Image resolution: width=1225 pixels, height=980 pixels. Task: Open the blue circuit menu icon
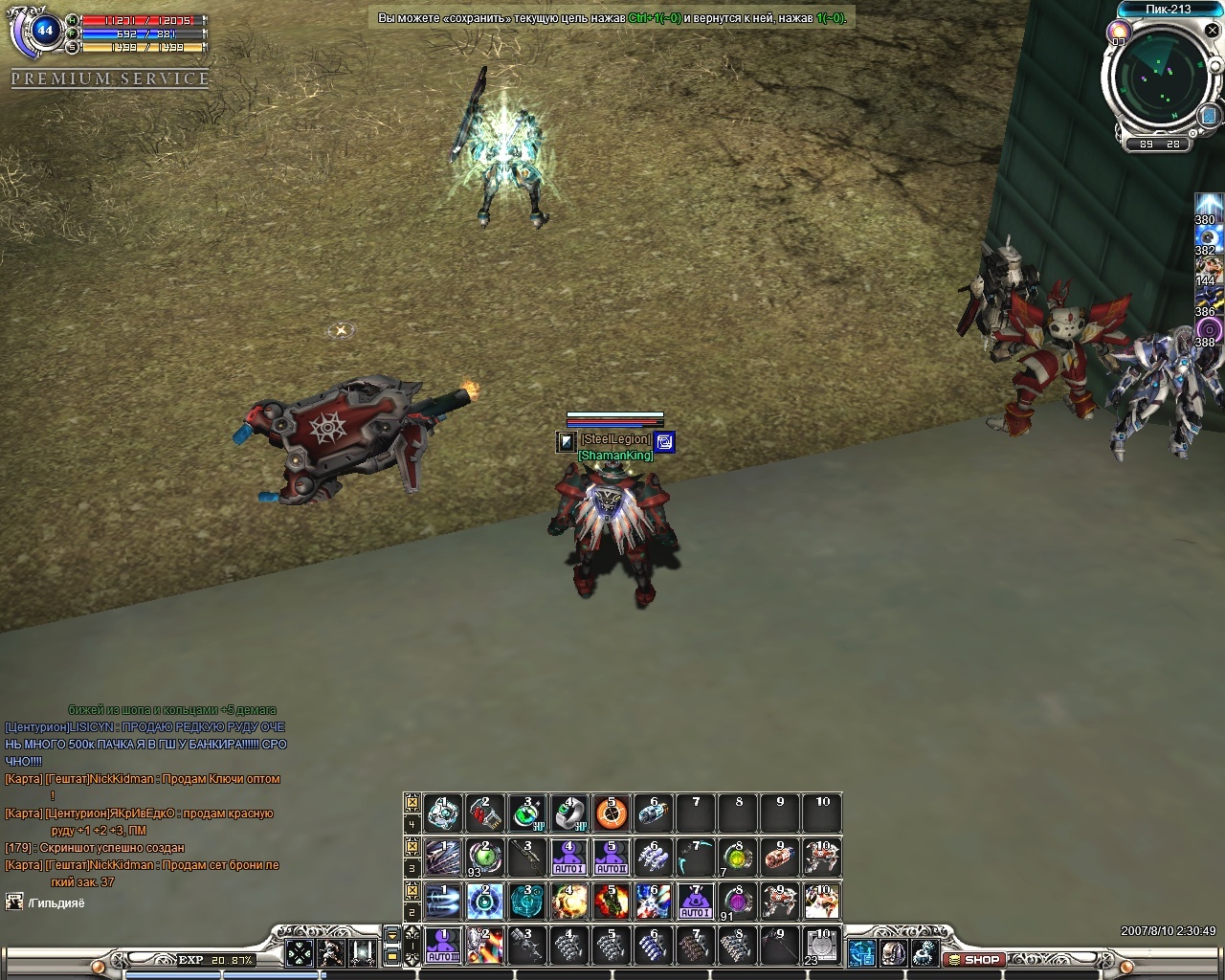tap(861, 952)
